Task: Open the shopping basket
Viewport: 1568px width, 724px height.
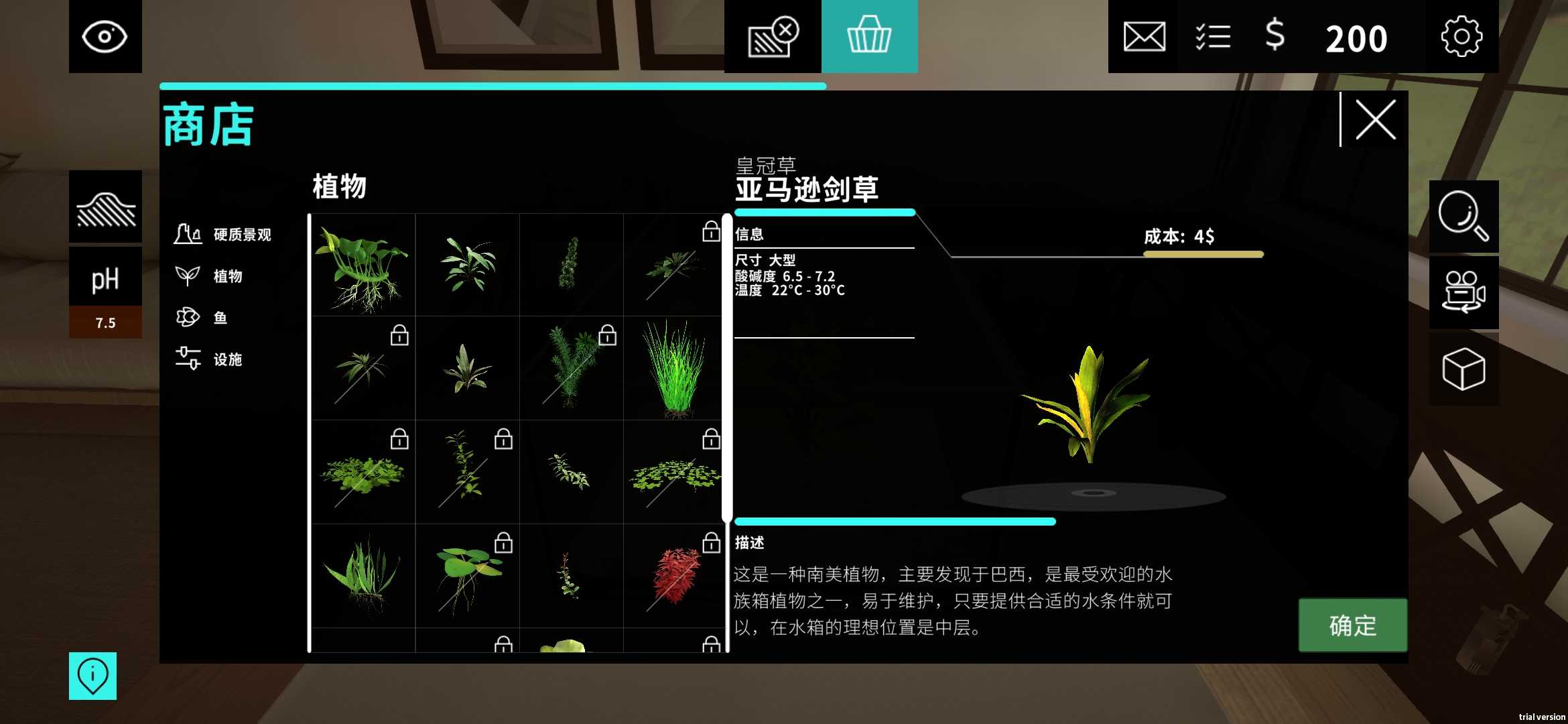Action: coord(869,36)
